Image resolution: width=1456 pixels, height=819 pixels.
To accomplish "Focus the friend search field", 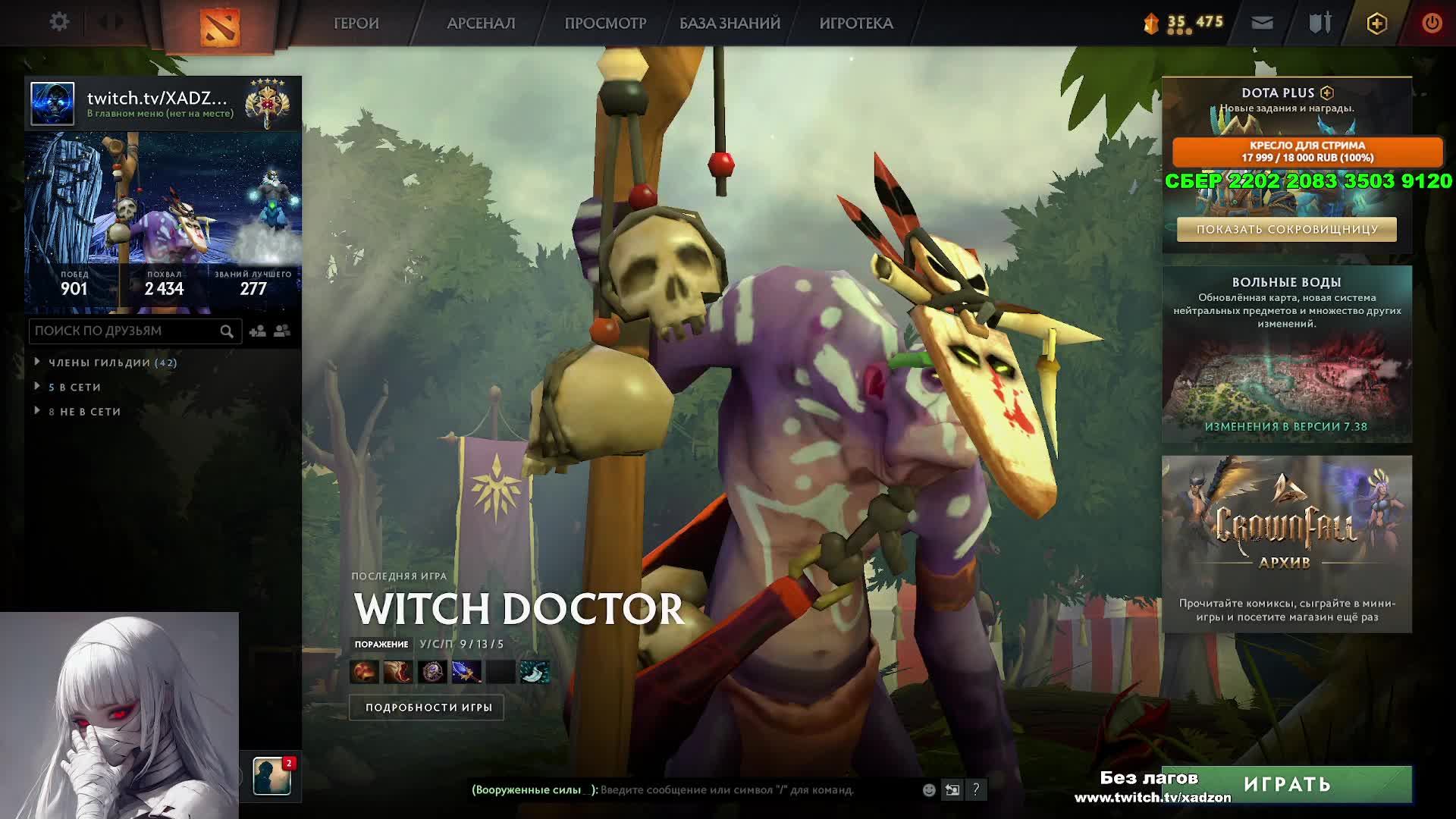I will click(125, 331).
